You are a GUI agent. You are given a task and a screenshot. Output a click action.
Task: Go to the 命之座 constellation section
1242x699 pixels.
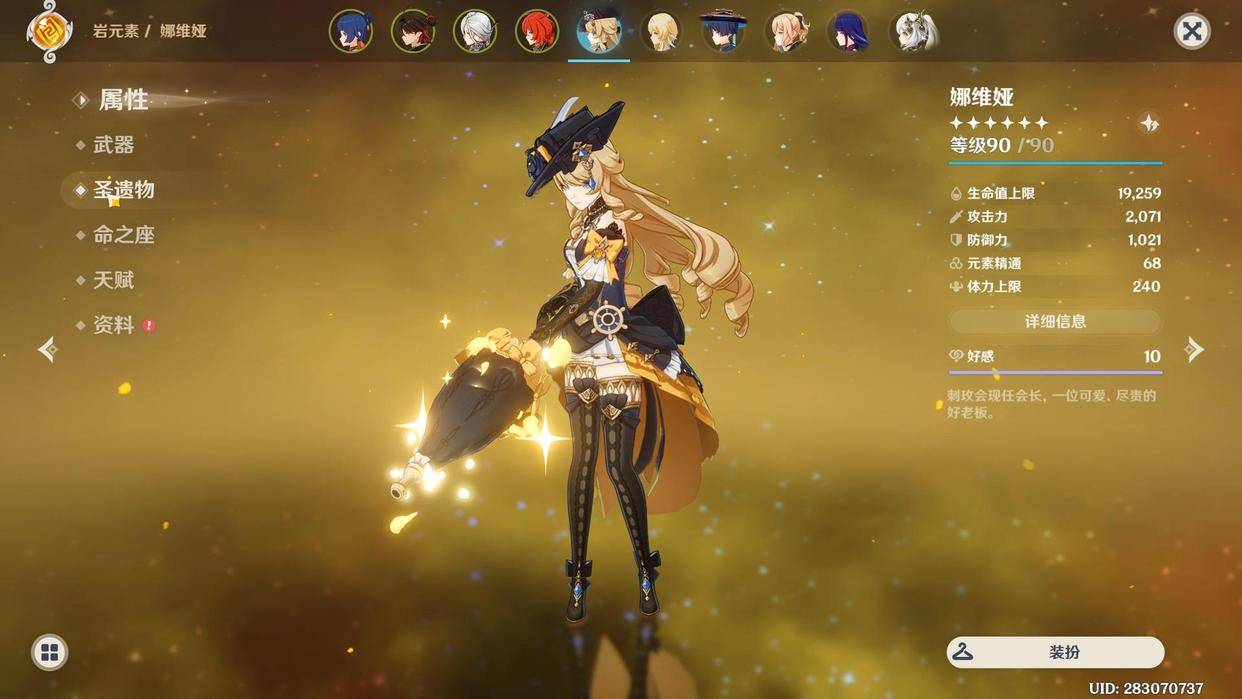123,235
